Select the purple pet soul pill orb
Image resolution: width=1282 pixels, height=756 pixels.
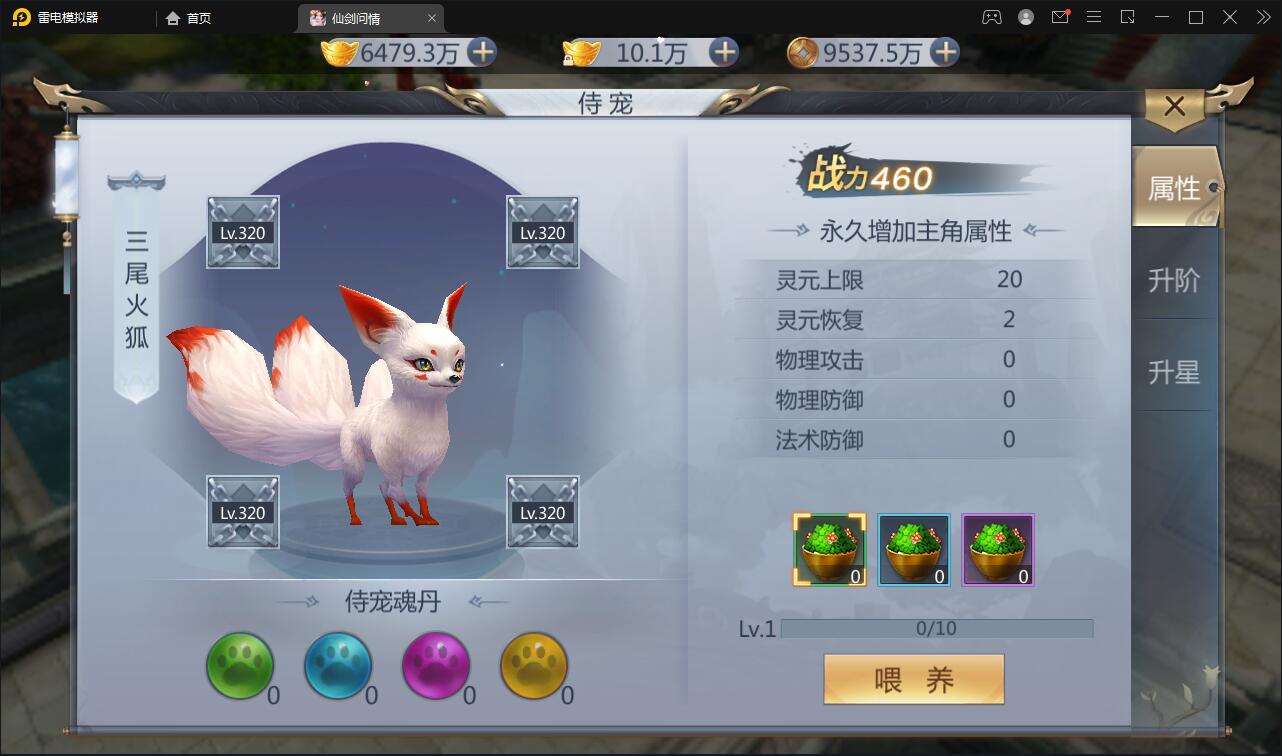(436, 665)
